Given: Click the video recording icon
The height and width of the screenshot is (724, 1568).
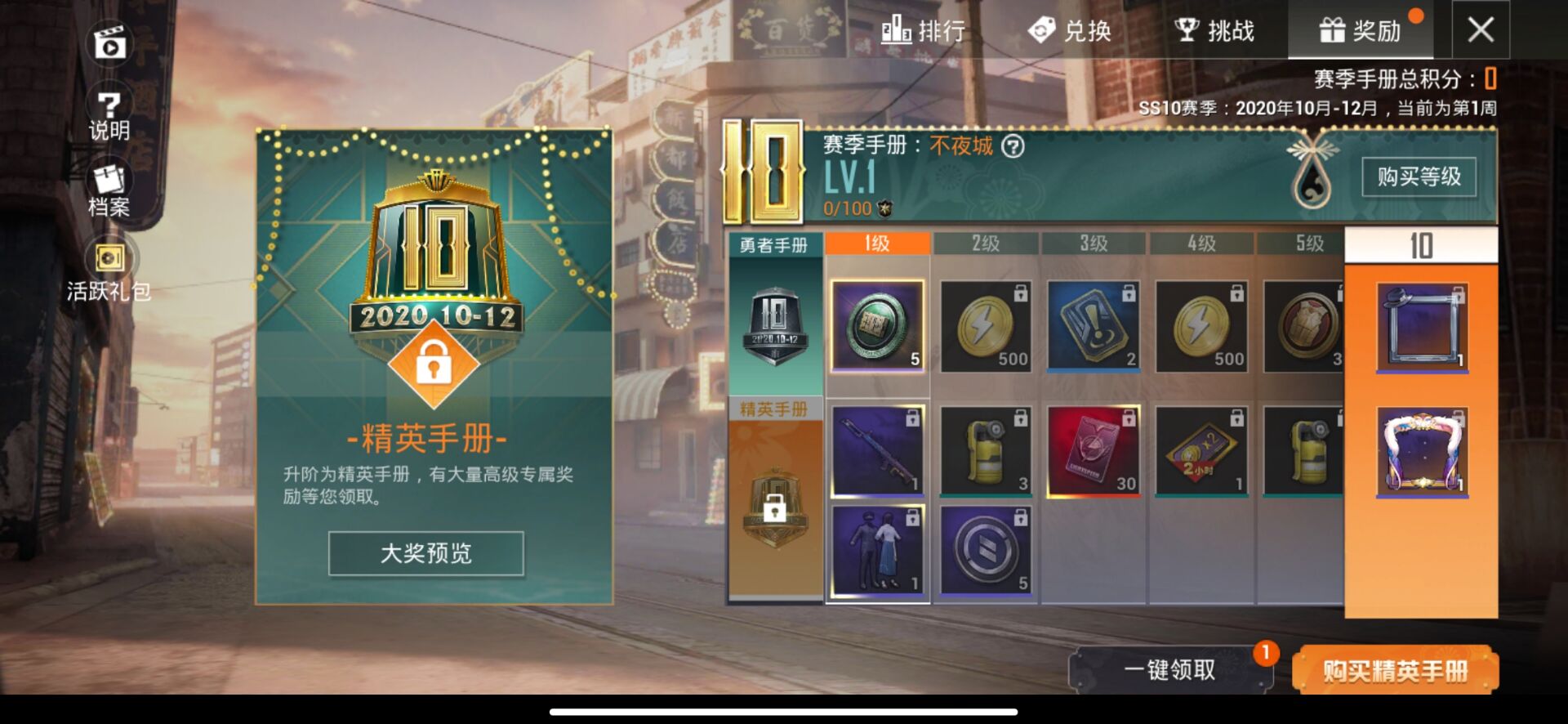Looking at the screenshot, I should (109, 42).
